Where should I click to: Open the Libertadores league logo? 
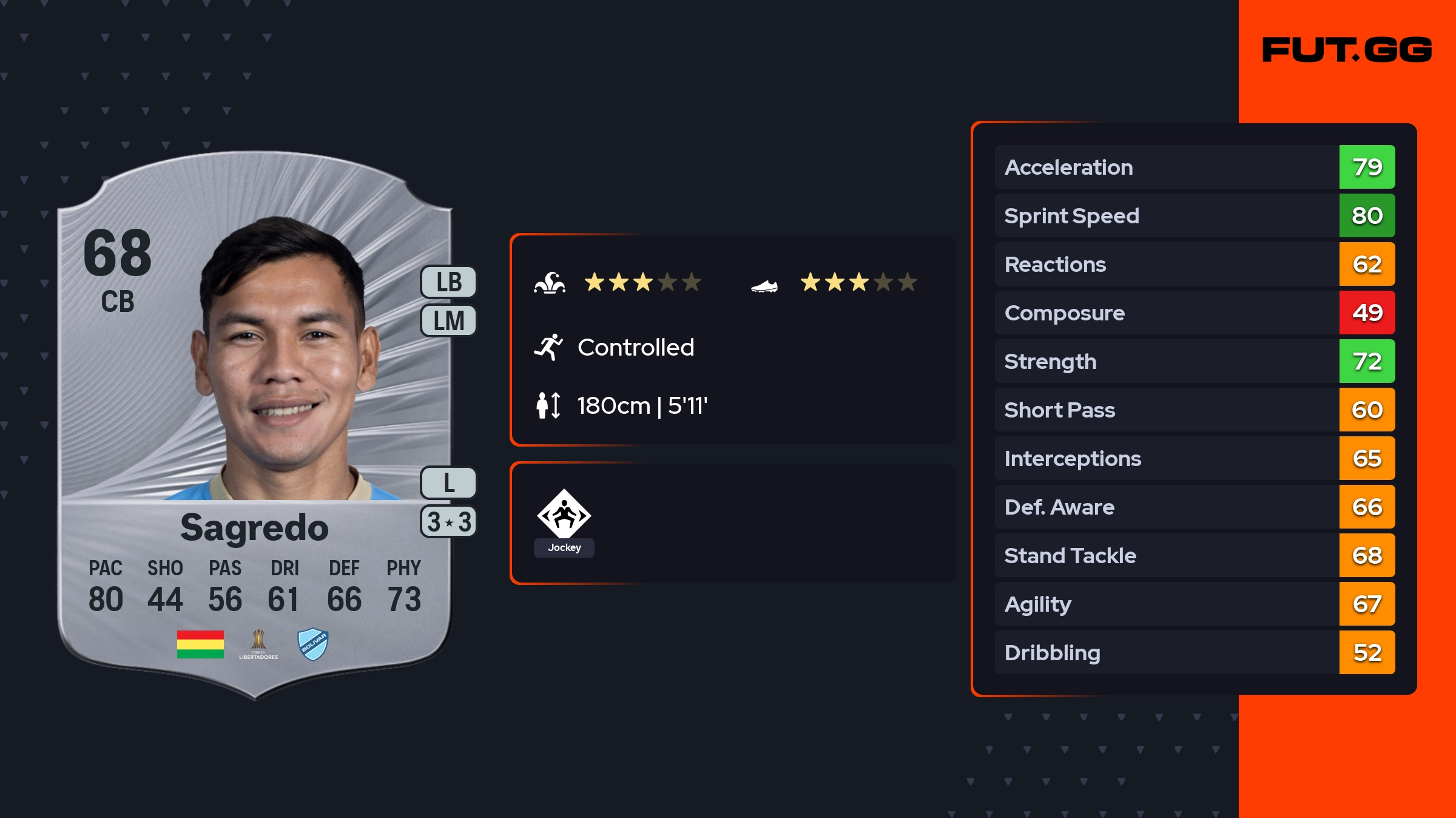coord(258,644)
